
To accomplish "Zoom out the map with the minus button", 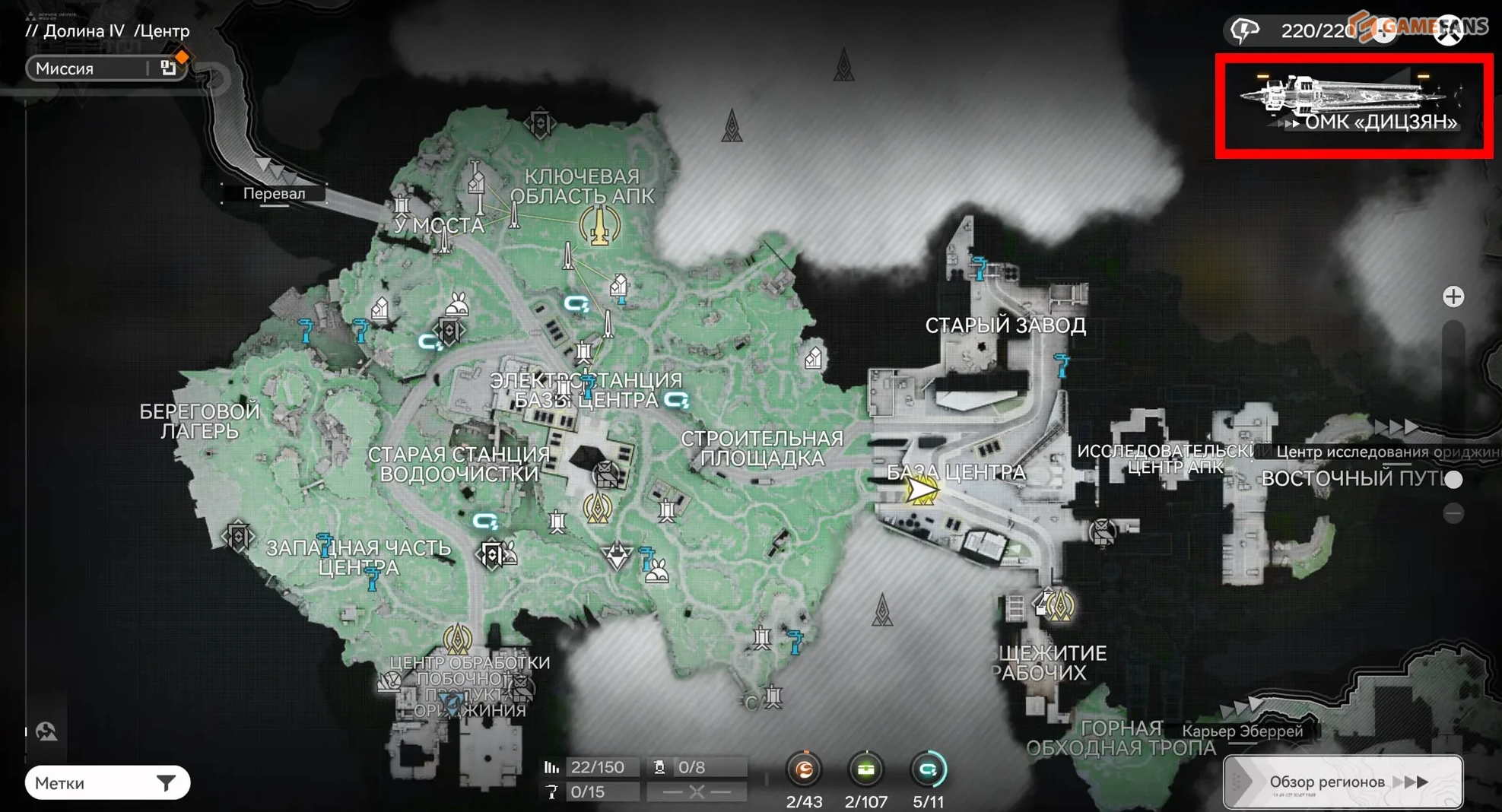I will [x=1453, y=514].
